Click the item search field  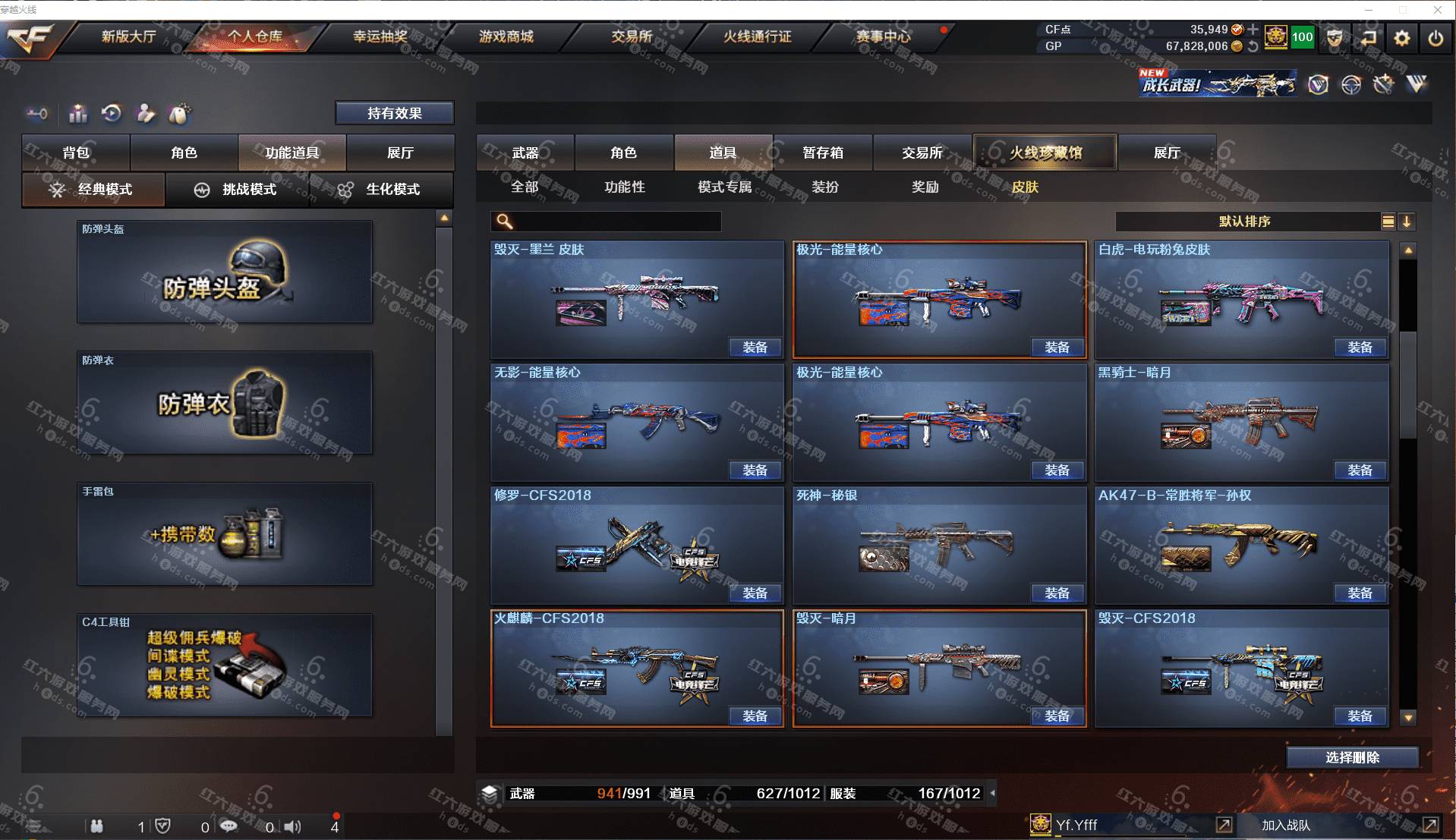(x=615, y=222)
